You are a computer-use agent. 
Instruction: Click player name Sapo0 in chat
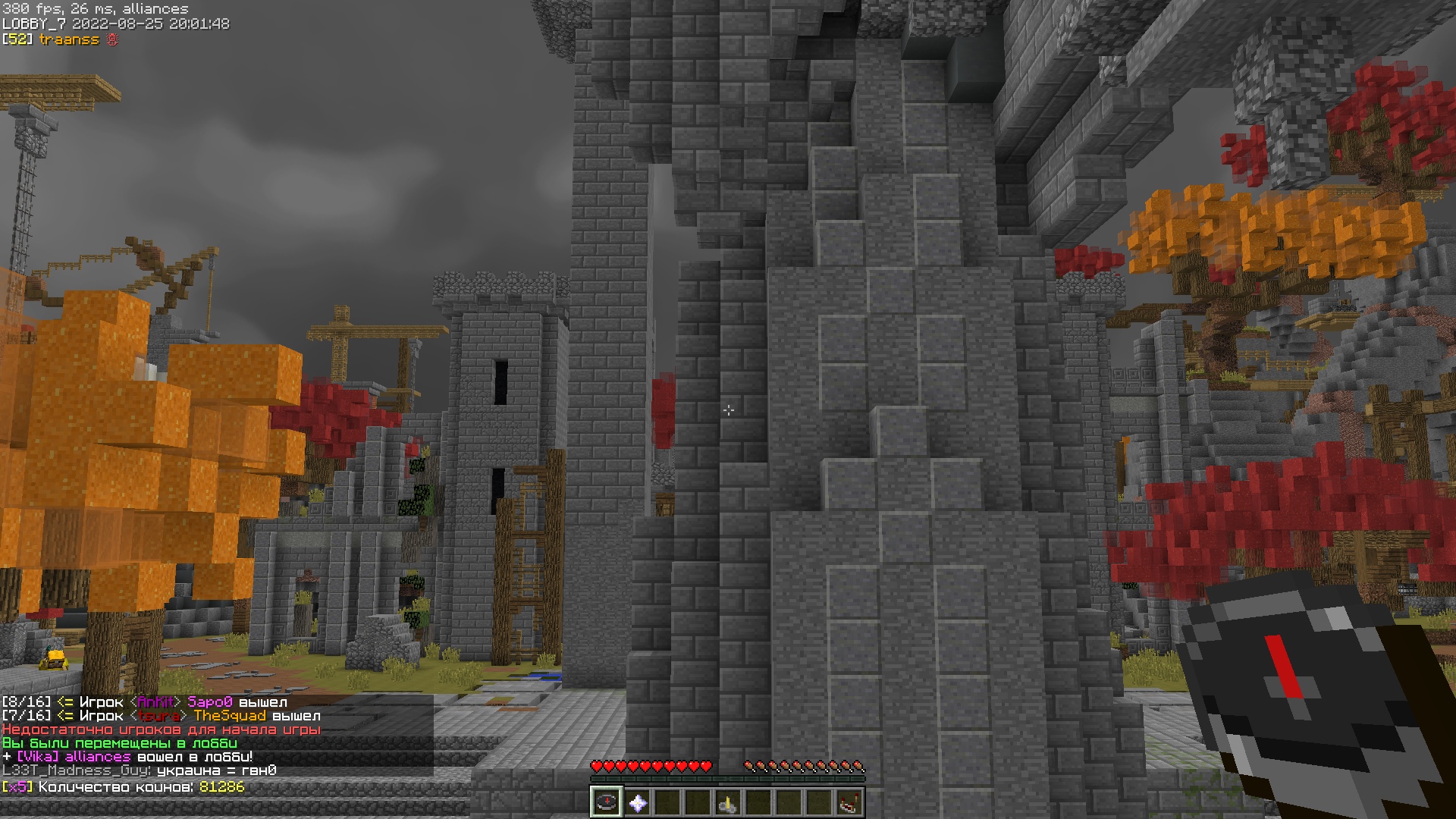[209, 702]
